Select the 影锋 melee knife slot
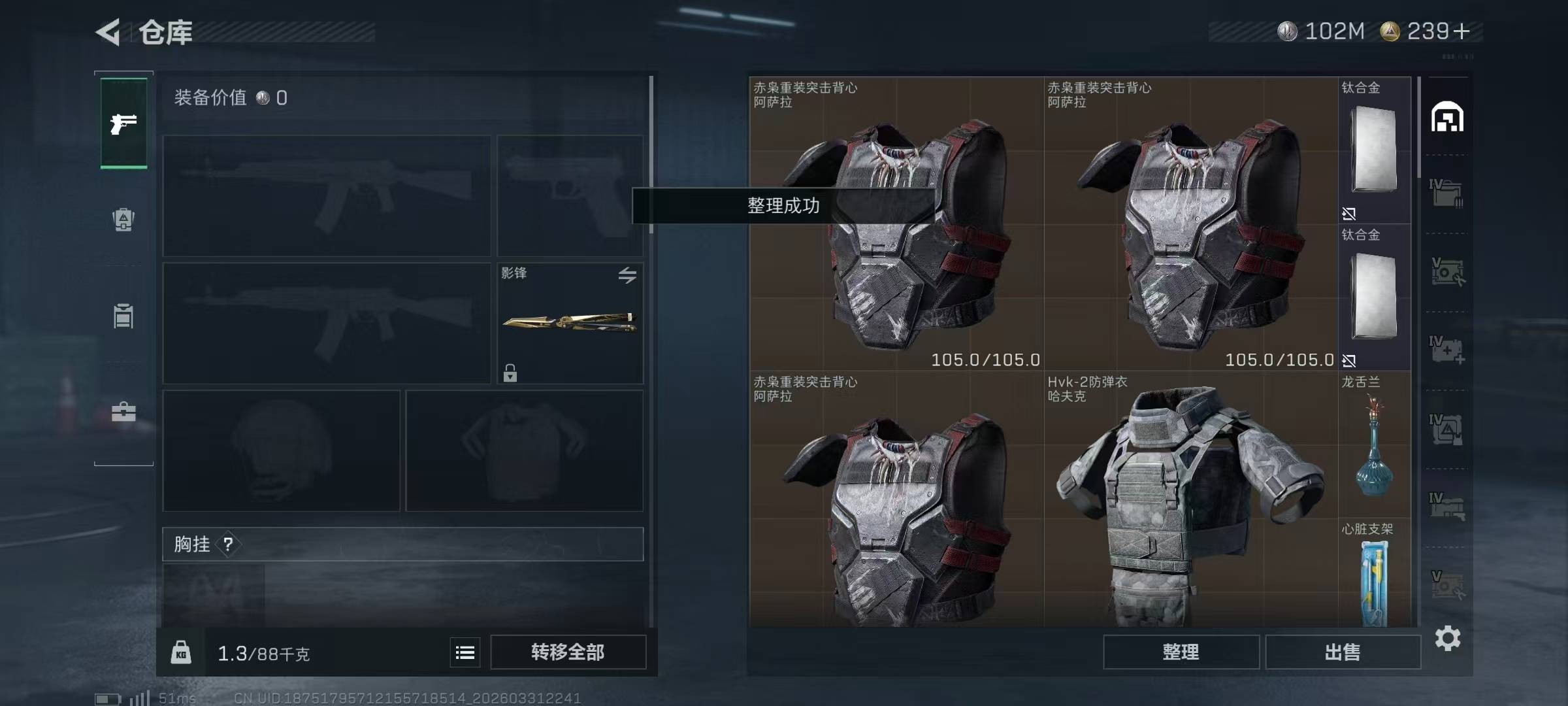This screenshot has height=706, width=1568. (x=569, y=323)
